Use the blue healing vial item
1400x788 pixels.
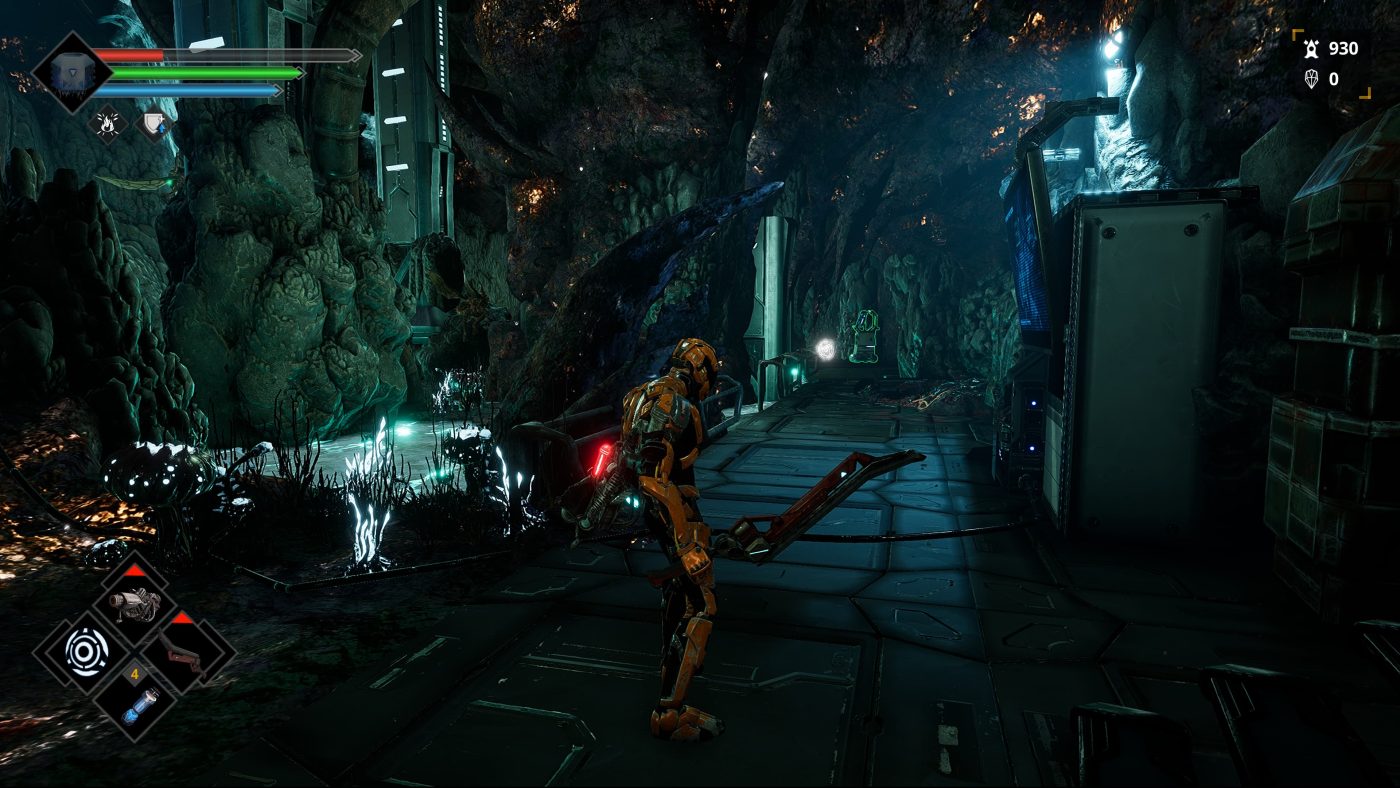(135, 702)
